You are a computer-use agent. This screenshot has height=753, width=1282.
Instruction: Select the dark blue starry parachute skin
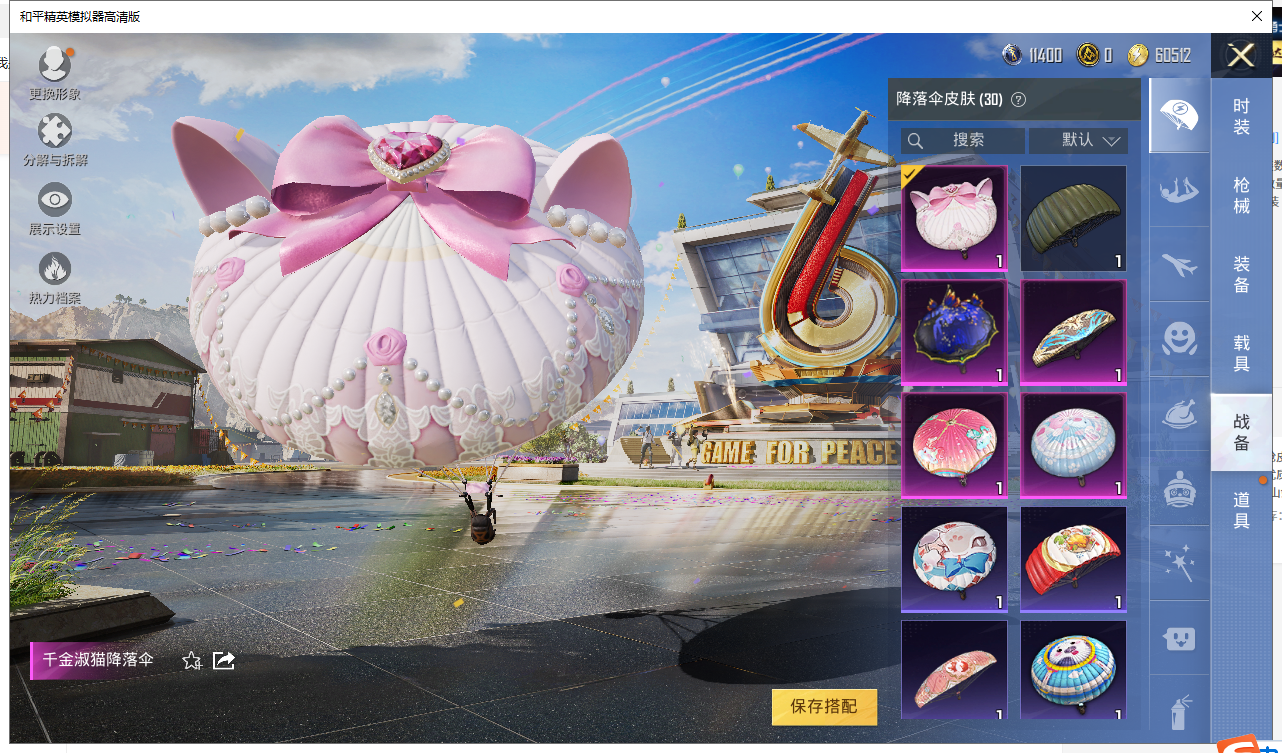pyautogui.click(x=954, y=332)
